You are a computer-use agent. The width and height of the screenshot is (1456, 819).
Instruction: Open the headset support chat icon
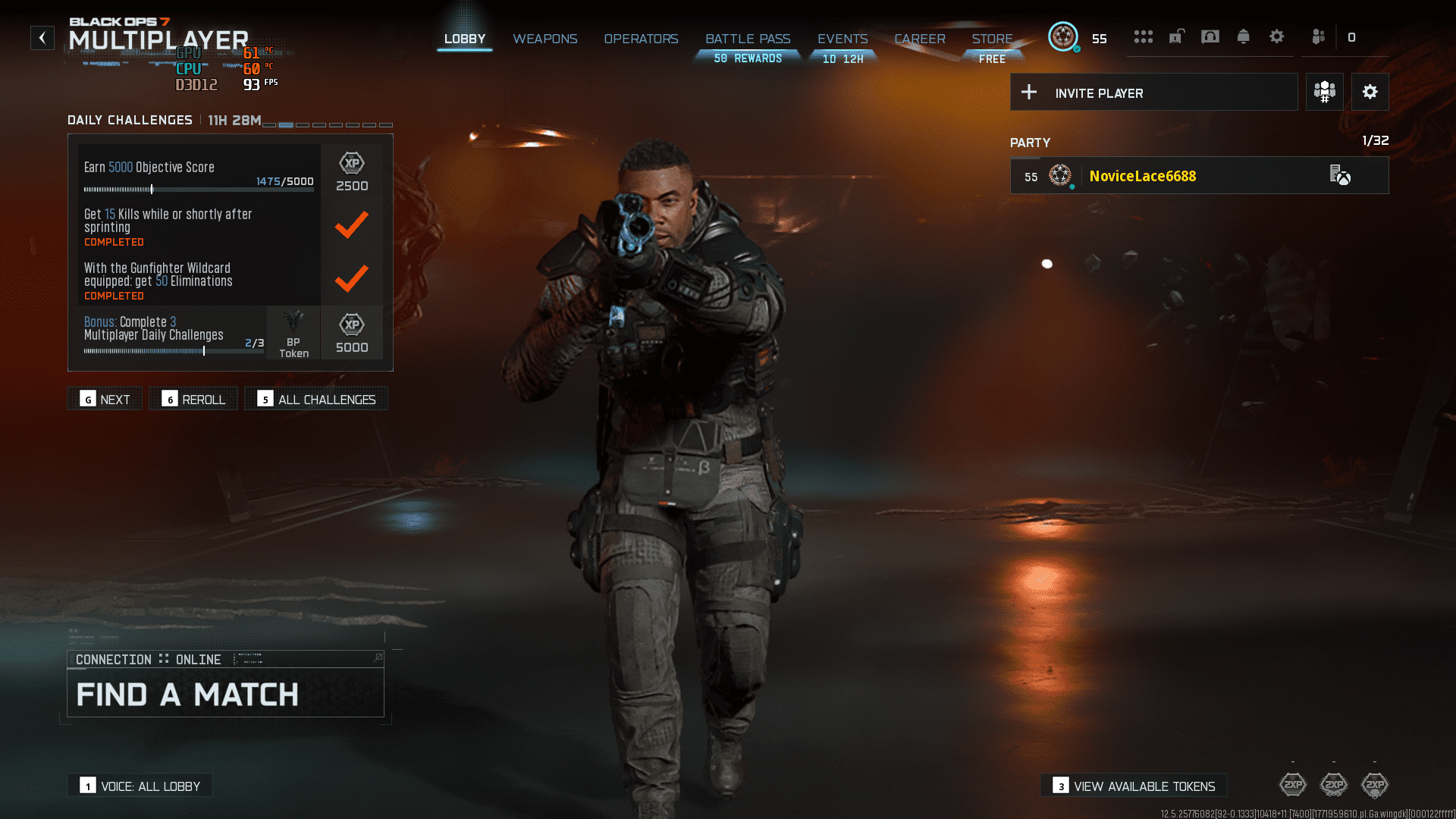[1210, 36]
